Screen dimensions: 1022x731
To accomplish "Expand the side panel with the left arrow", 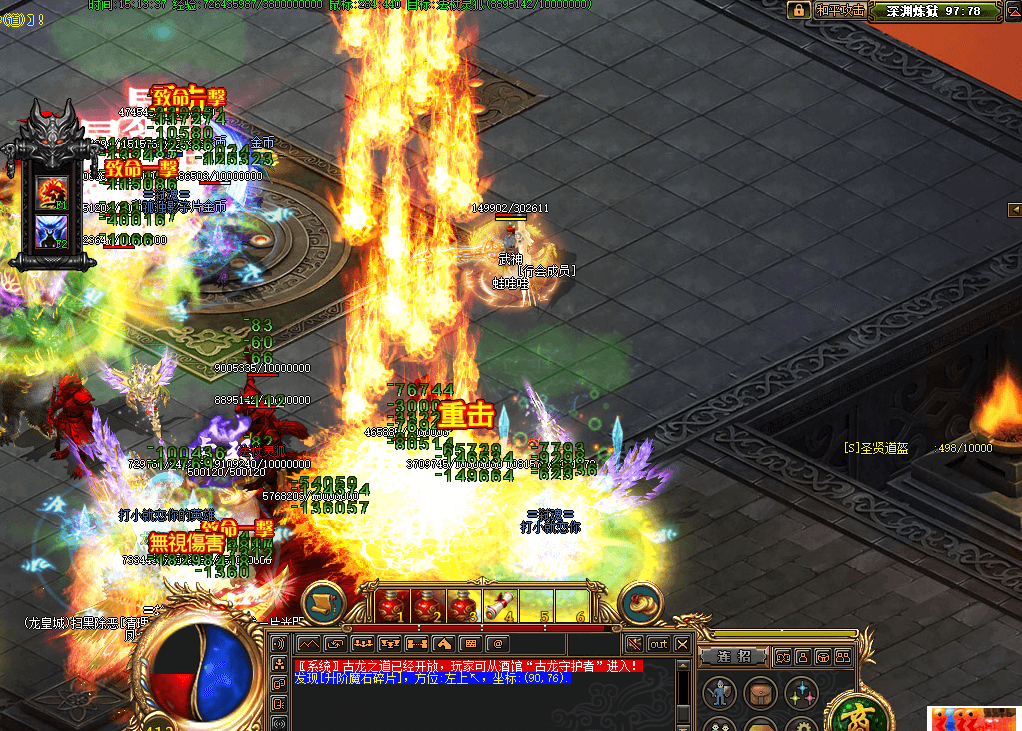I will pyautogui.click(x=1014, y=209).
